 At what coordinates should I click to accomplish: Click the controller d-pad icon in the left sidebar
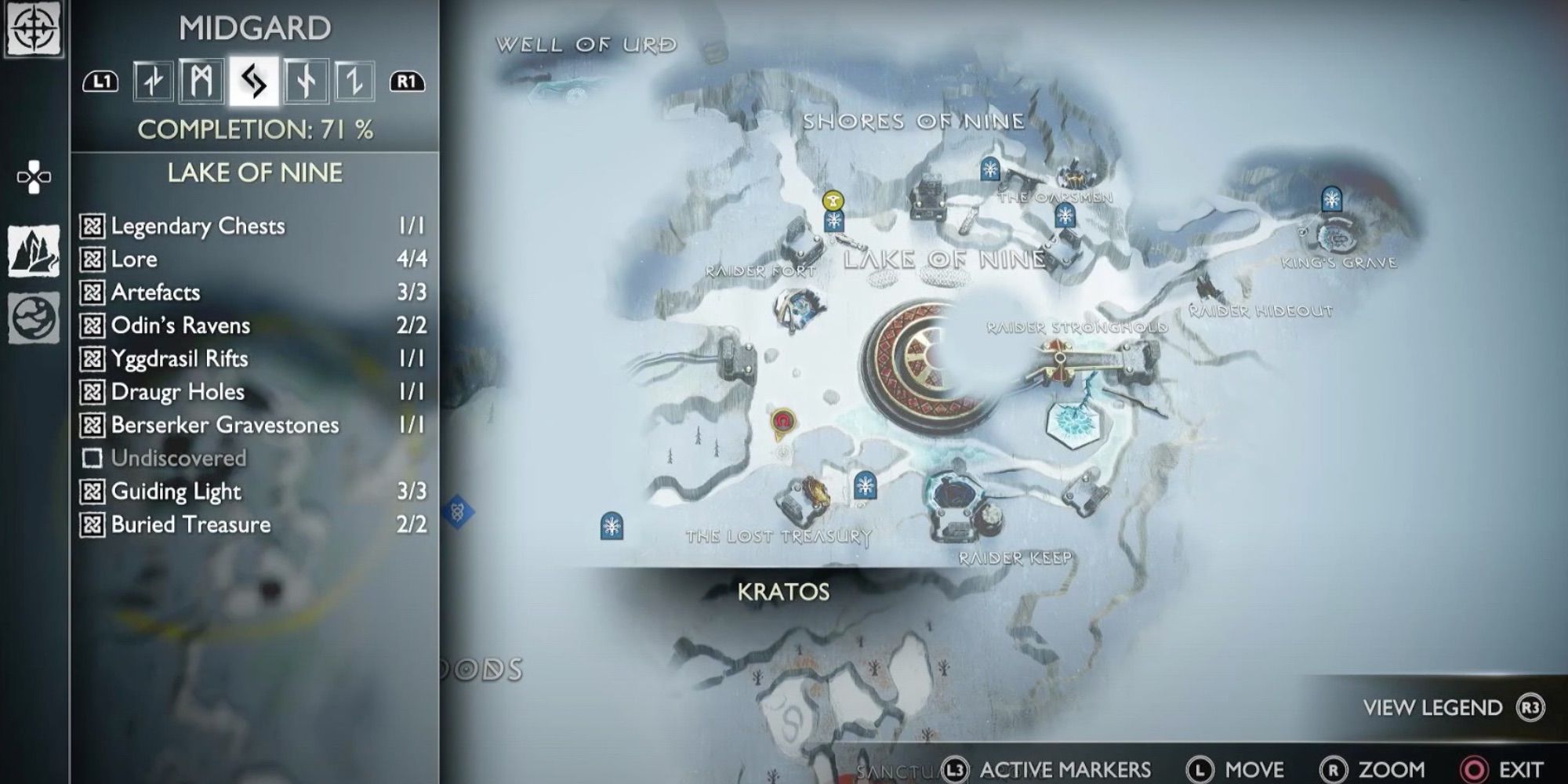tap(35, 176)
